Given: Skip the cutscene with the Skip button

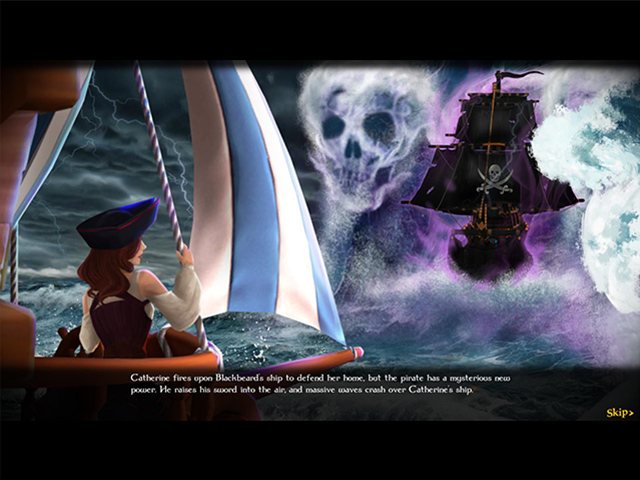Looking at the screenshot, I should (619, 413).
